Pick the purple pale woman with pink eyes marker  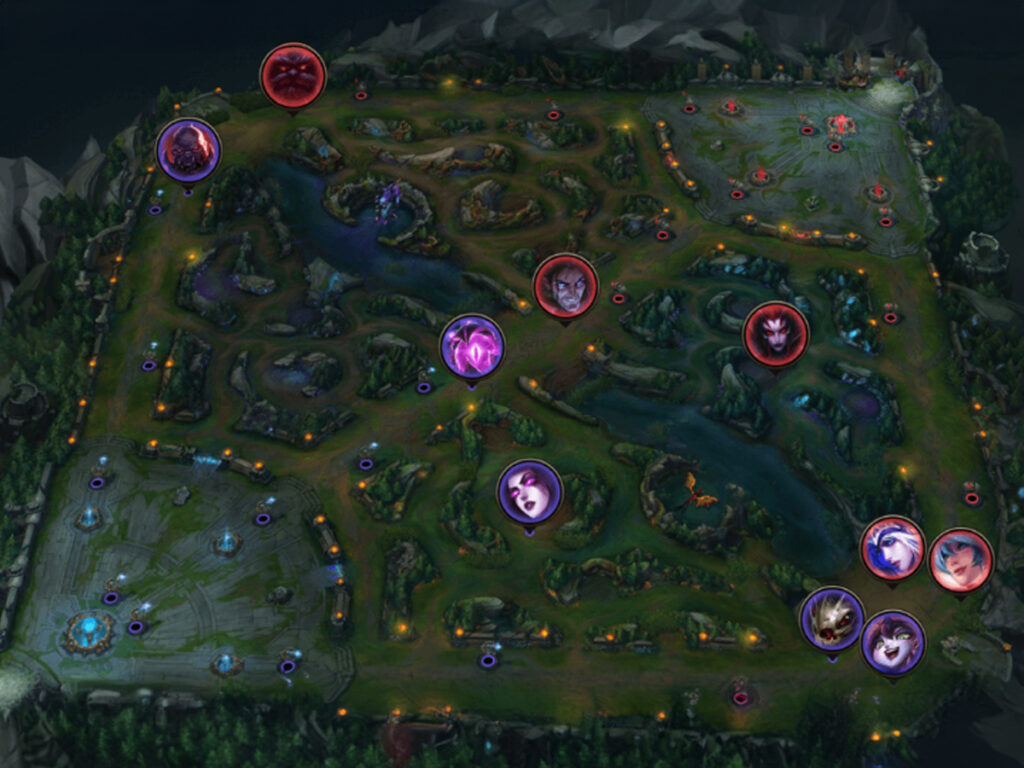click(529, 492)
